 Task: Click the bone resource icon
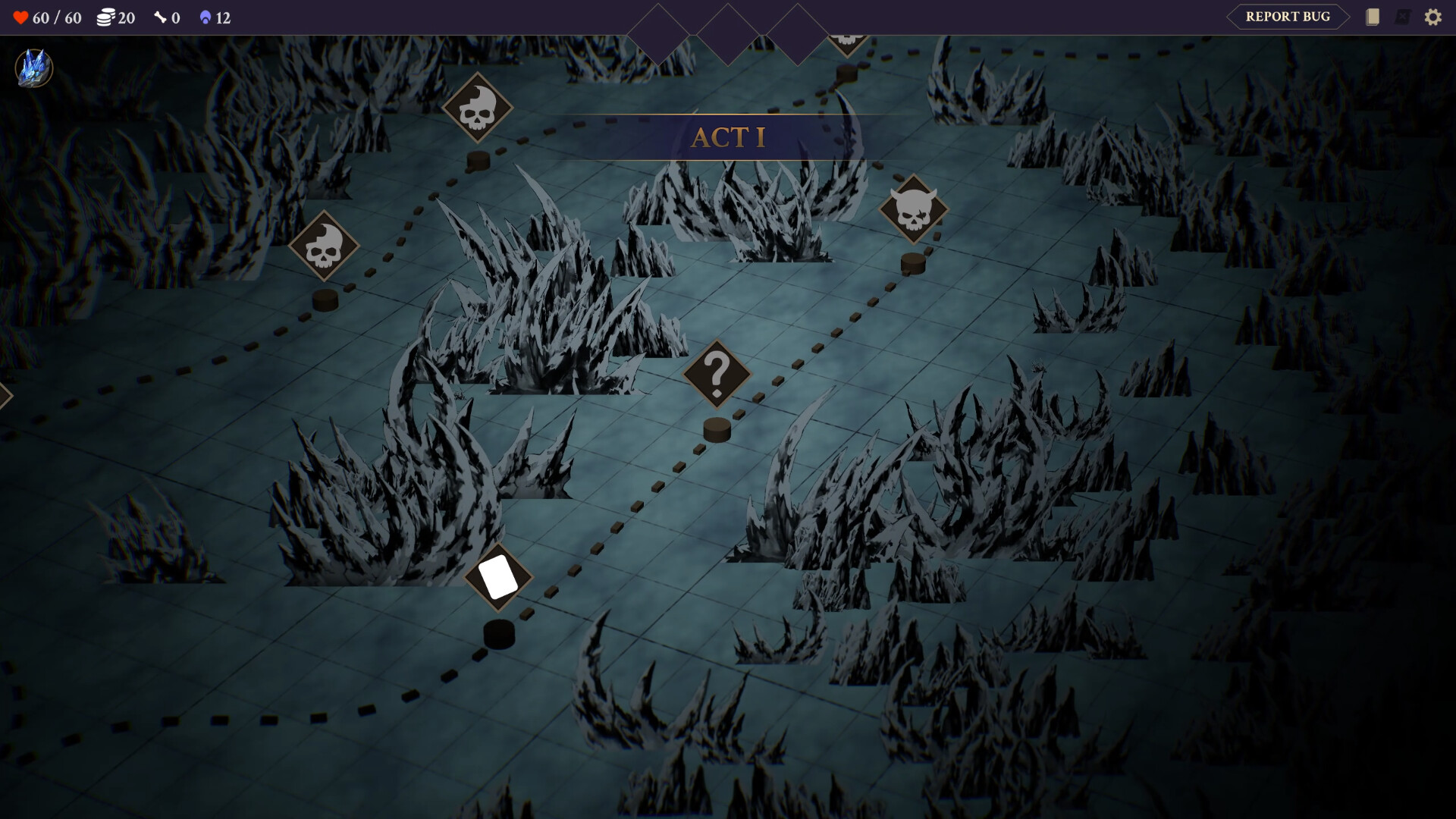162,17
